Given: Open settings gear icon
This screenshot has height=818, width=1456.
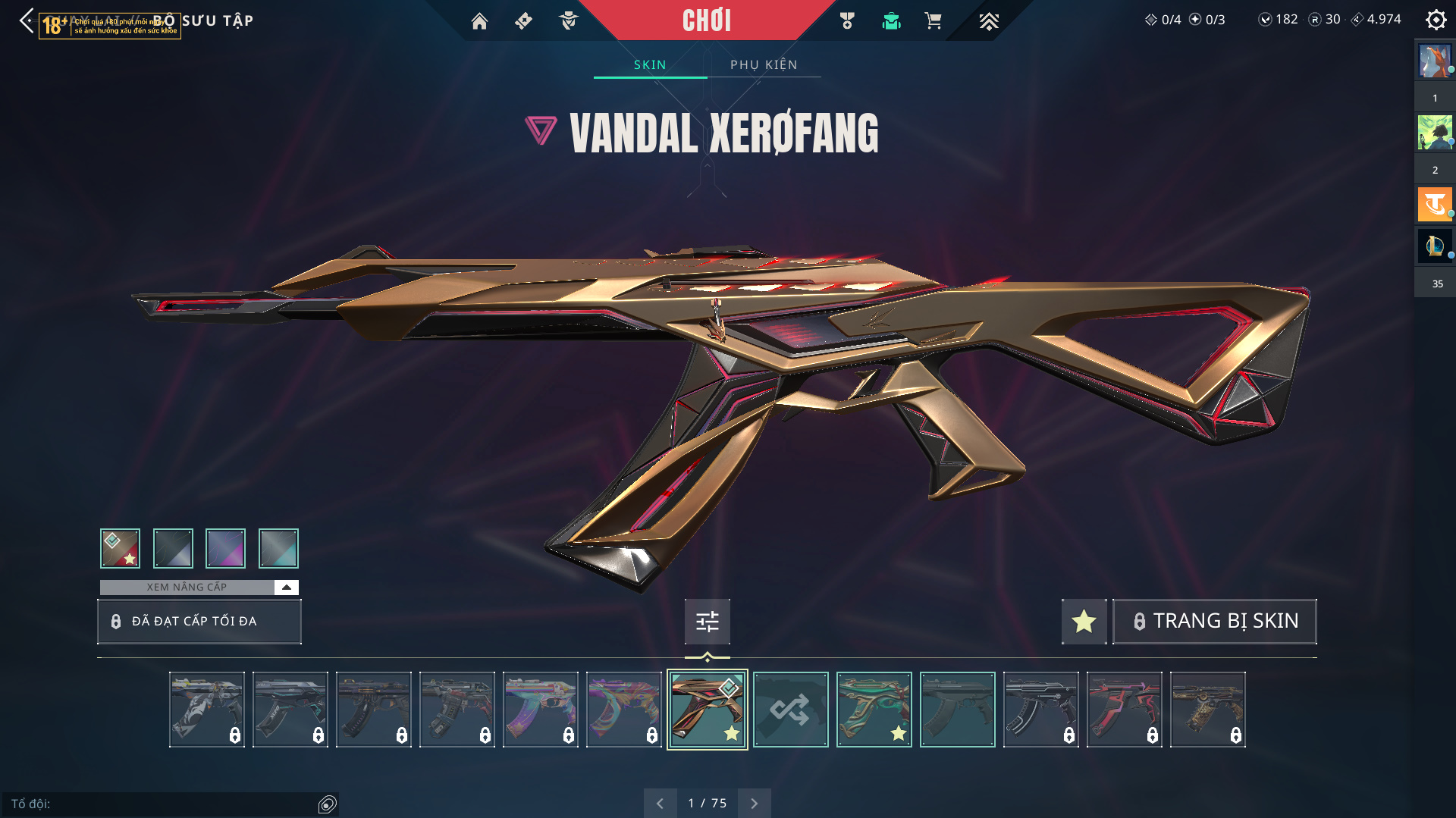Looking at the screenshot, I should (x=1436, y=20).
